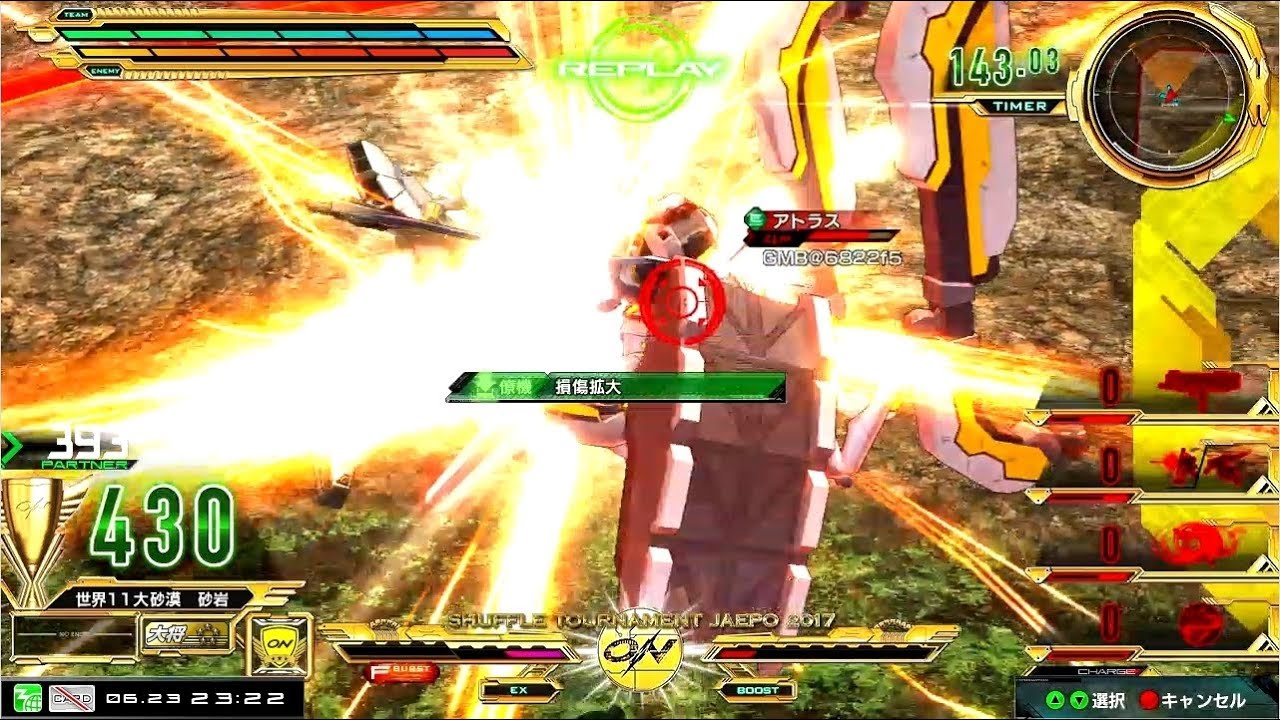Toggle the green REPLAY indicator
Screen dimensions: 1280x720
[x=640, y=55]
